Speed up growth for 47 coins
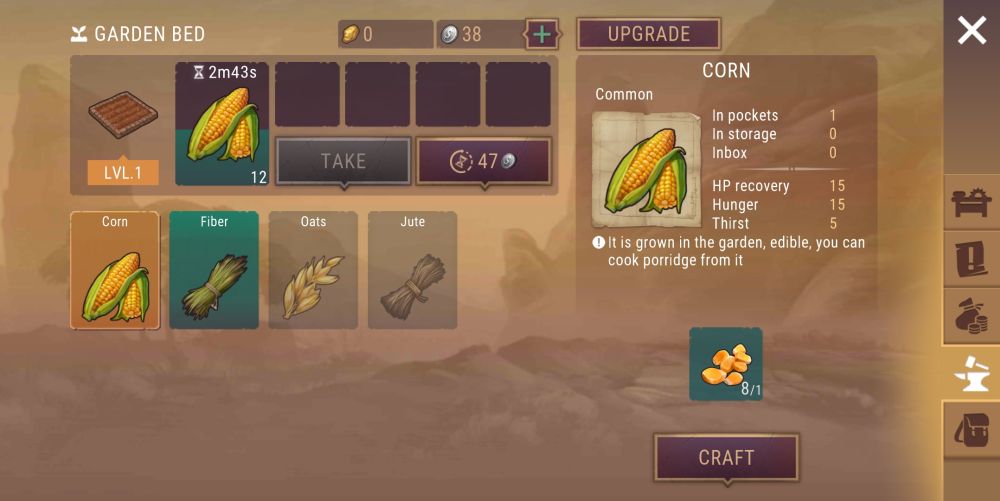The height and width of the screenshot is (501, 1000). click(484, 161)
